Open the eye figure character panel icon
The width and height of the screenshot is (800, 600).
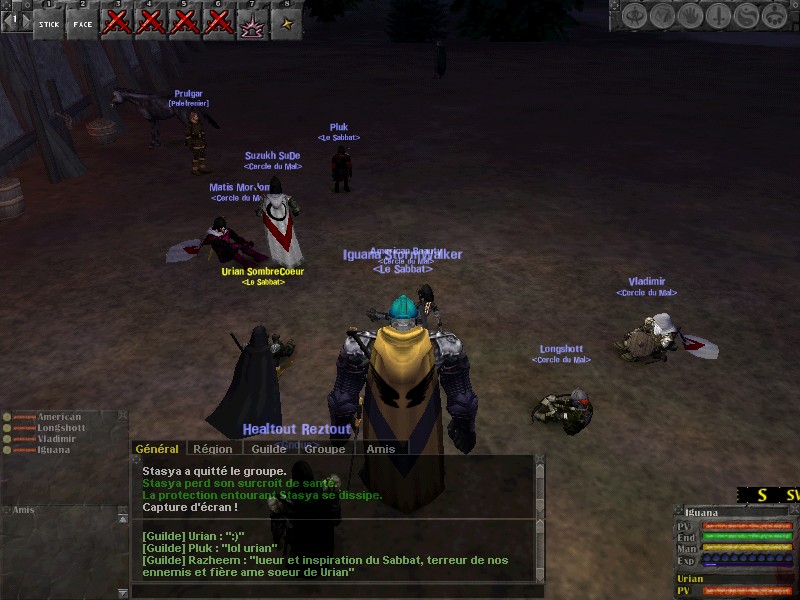coord(635,16)
